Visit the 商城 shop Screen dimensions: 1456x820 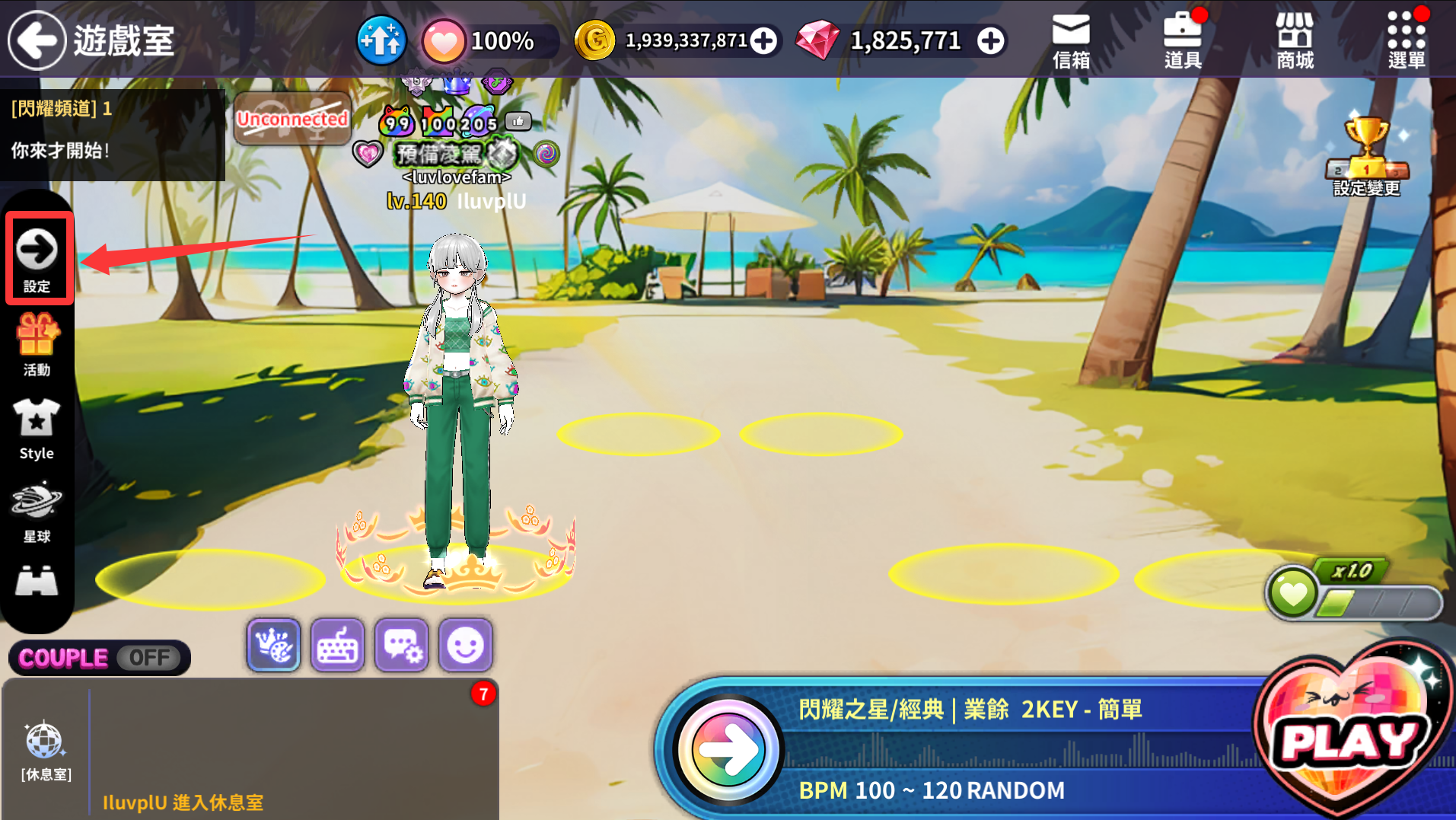coord(1295,40)
